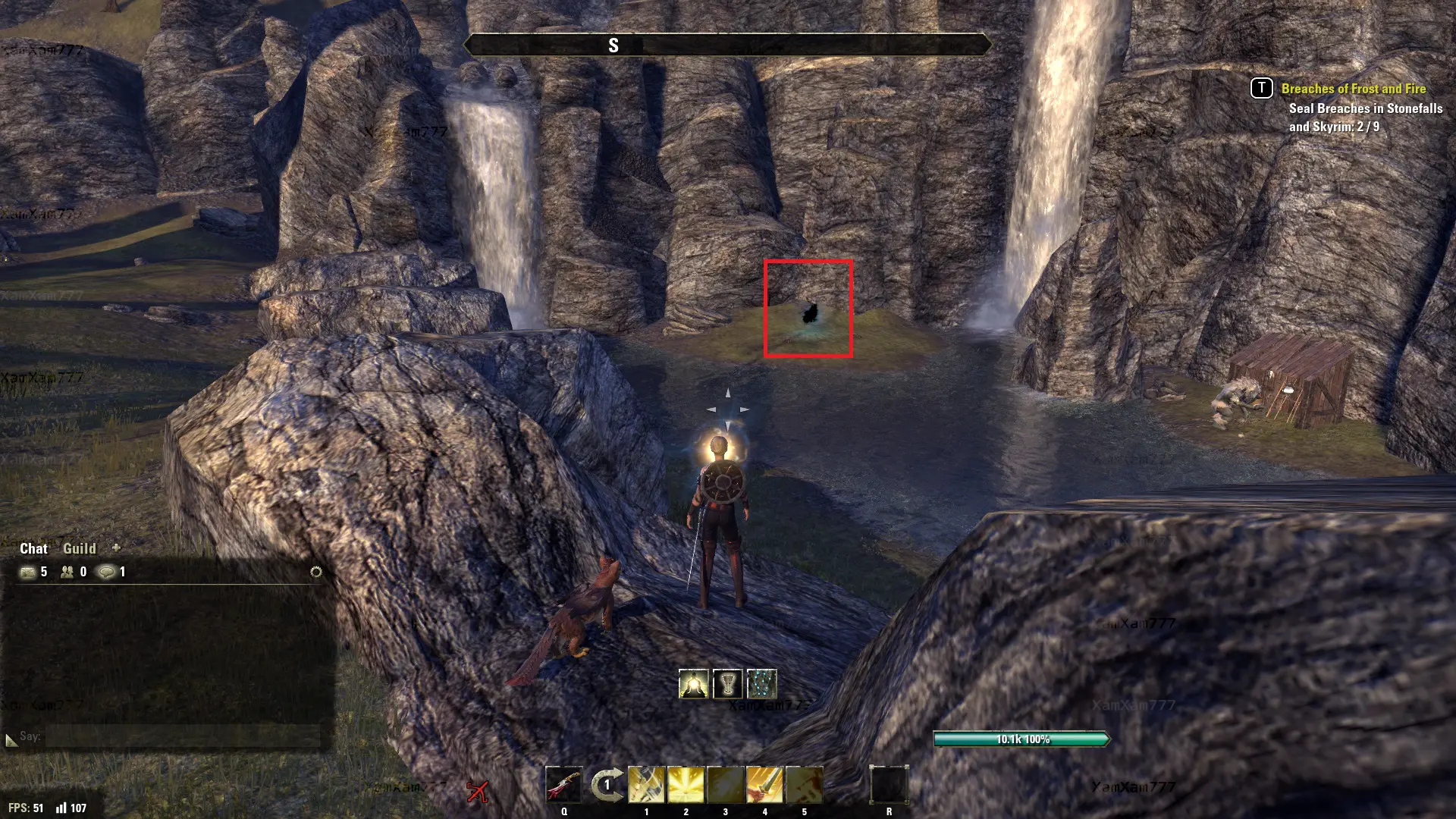1456x819 pixels.
Task: Open the chat settings gear
Action: pos(316,572)
